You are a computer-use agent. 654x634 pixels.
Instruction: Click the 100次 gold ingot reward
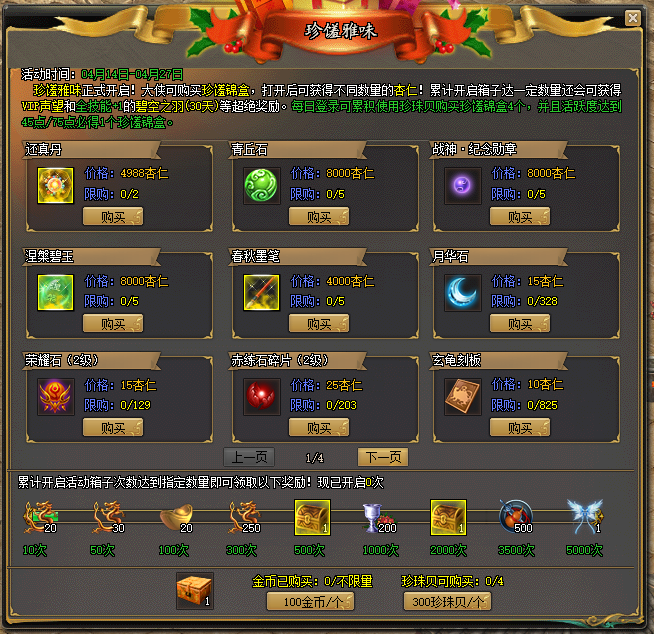[175, 518]
